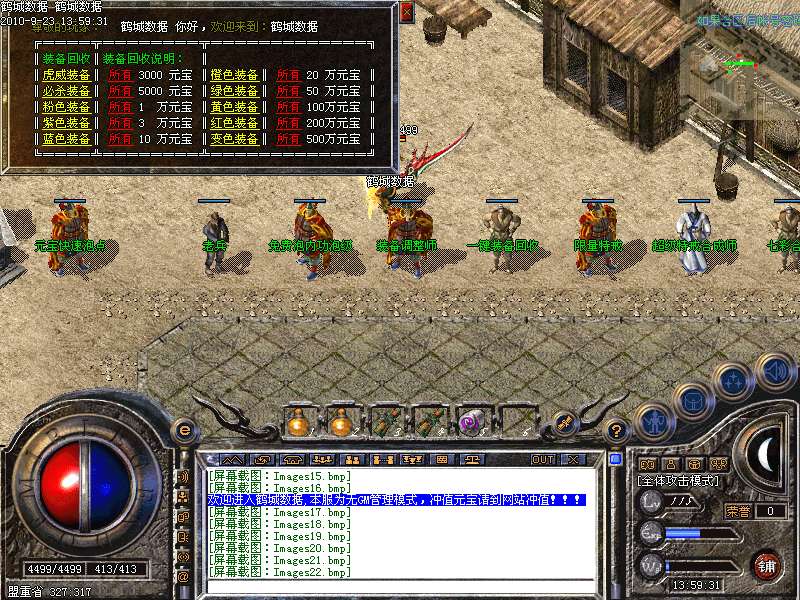Close the equipment recycling dialog
Viewport: 800px width, 600px height.
coord(406,13)
